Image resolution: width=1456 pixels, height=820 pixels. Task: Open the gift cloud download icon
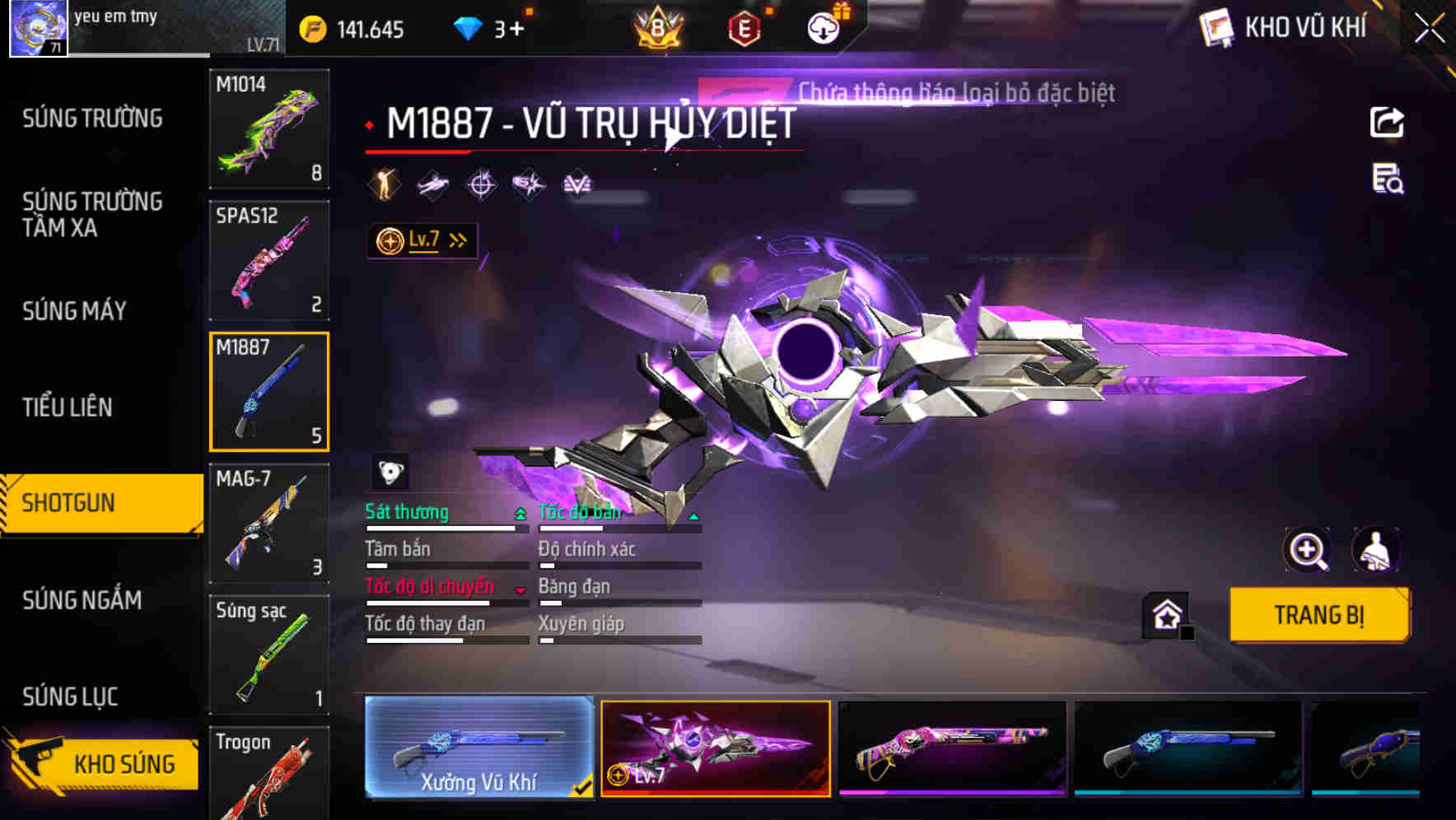tap(823, 26)
